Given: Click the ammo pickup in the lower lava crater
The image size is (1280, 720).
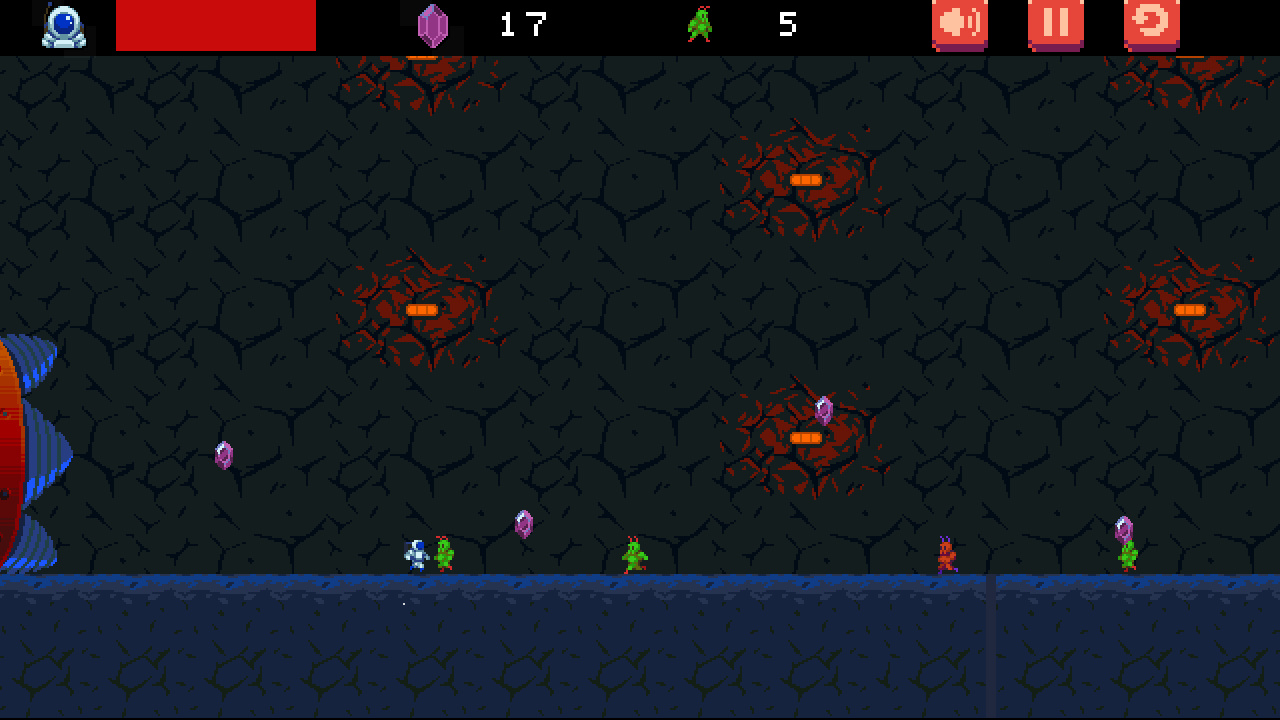Looking at the screenshot, I should pos(805,436).
